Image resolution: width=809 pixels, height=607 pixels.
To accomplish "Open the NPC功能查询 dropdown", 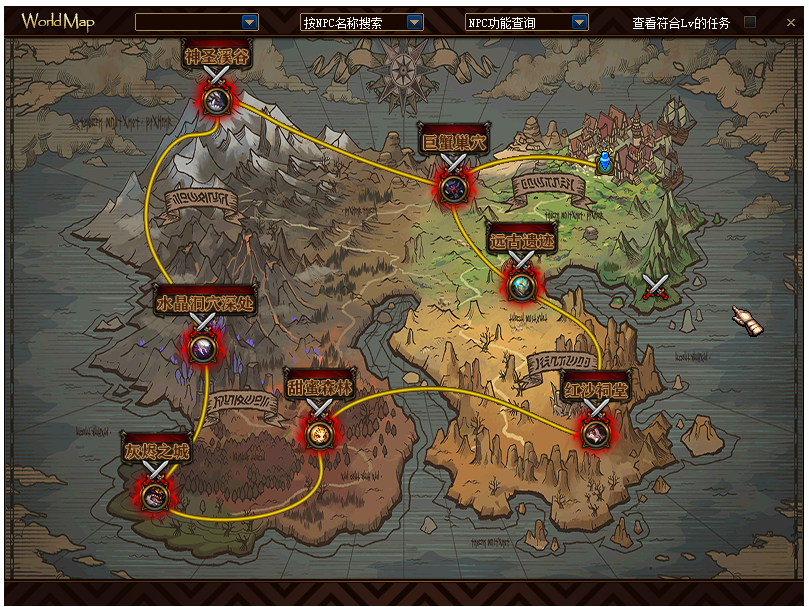I will 580,22.
